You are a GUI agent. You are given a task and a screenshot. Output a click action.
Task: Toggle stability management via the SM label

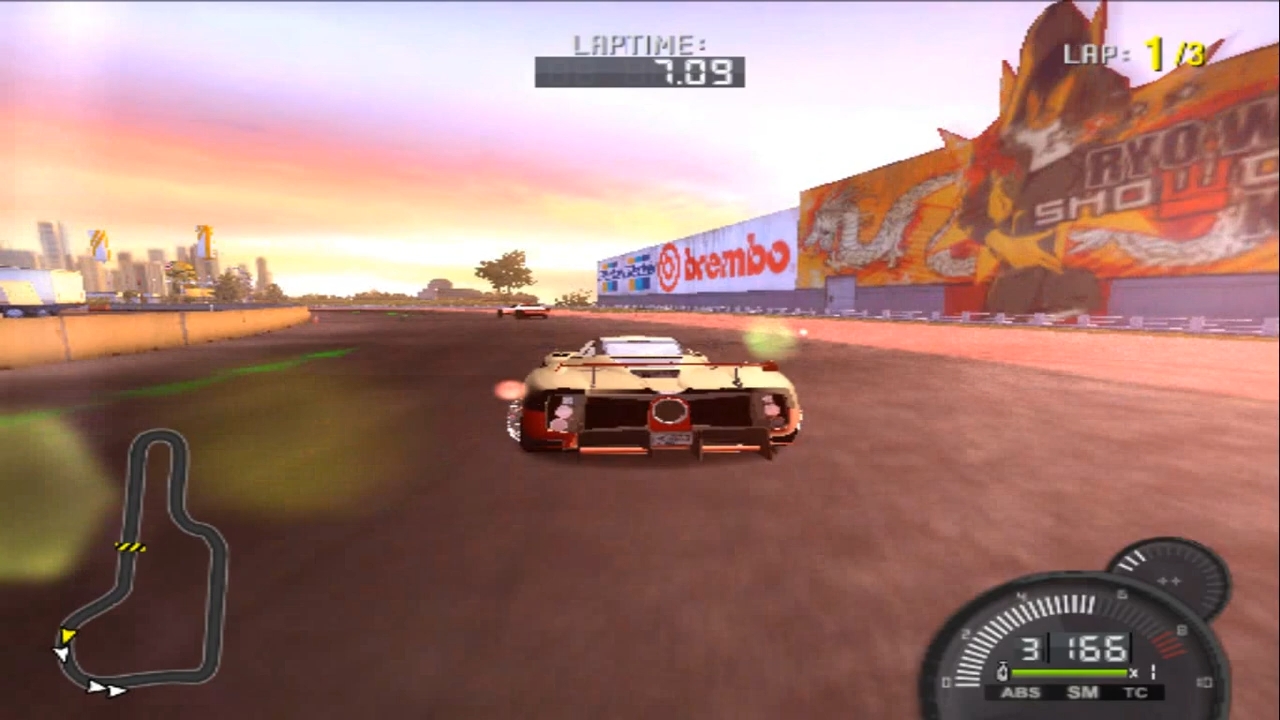[x=1083, y=693]
